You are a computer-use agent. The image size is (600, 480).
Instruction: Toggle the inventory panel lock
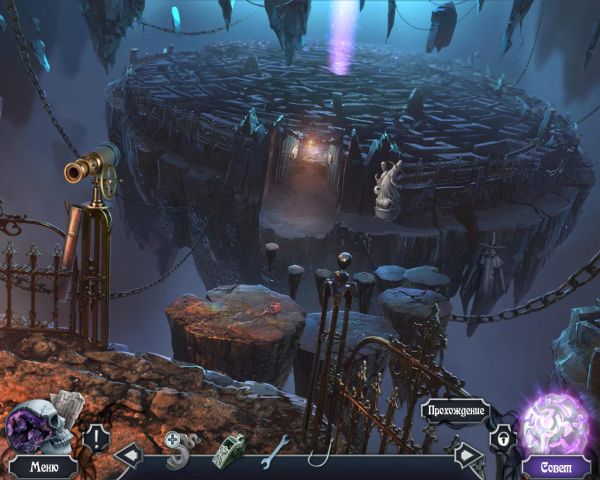tap(501, 438)
